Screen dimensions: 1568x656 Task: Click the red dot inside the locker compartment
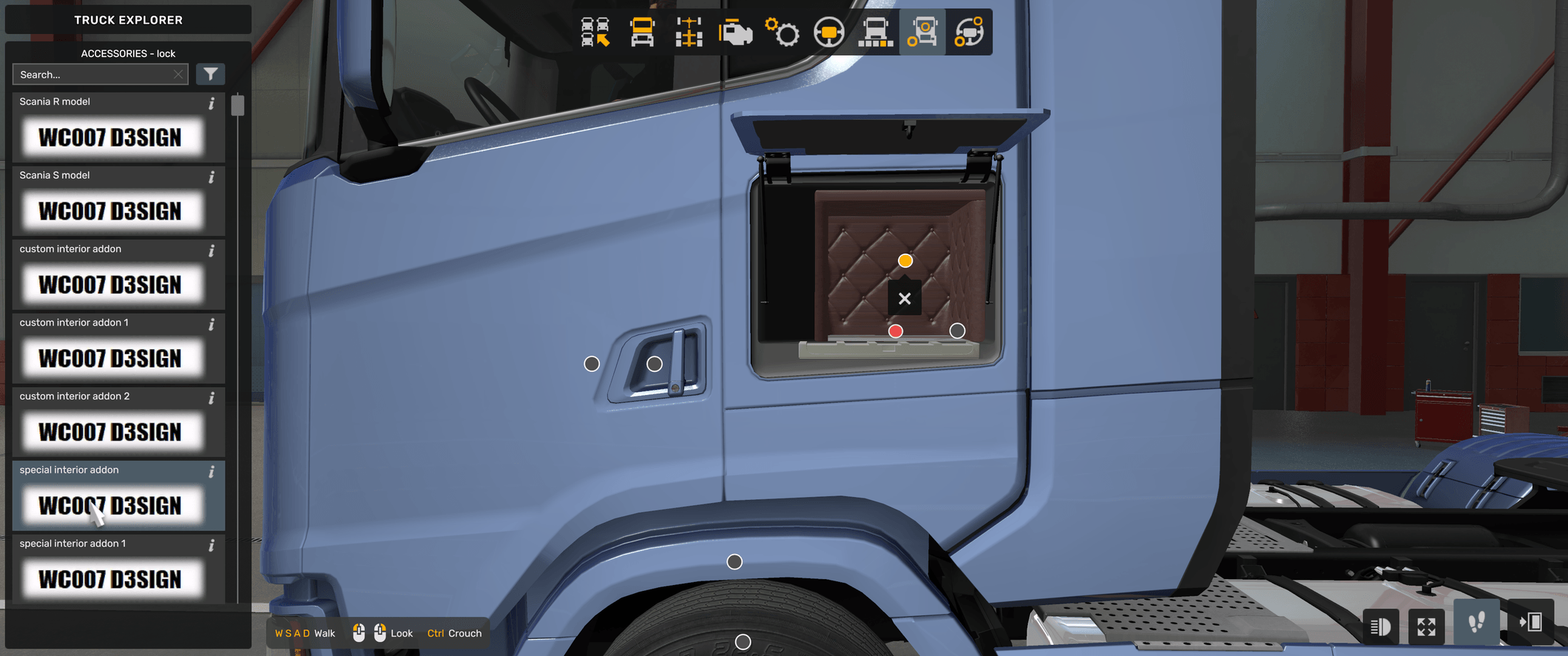tap(896, 331)
